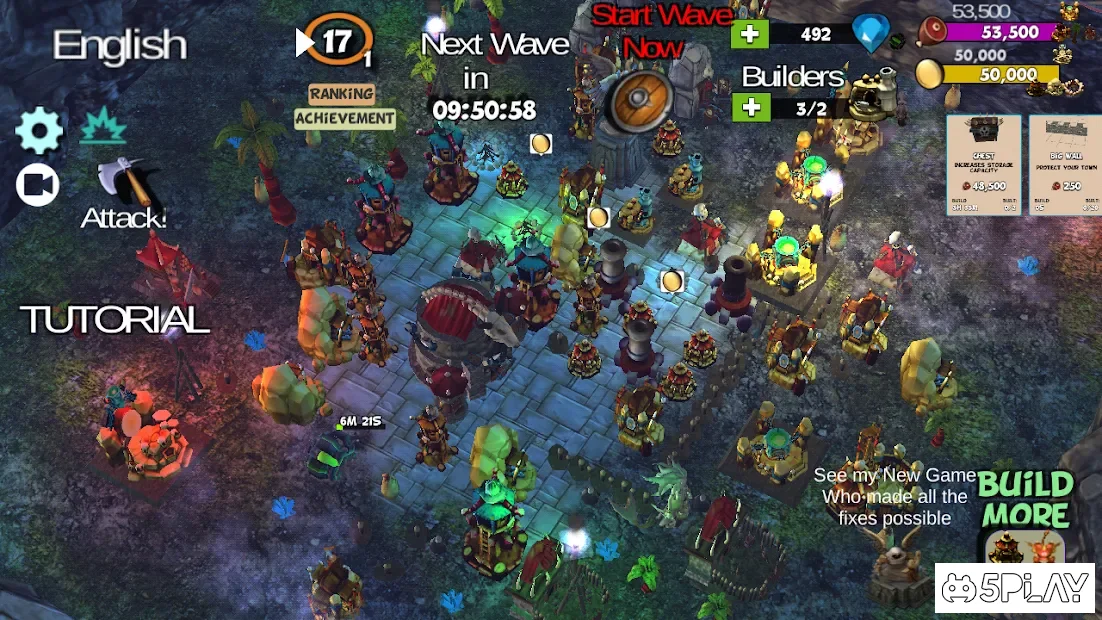Image resolution: width=1102 pixels, height=620 pixels.
Task: Click the level 17 speed badge
Action: (337, 42)
